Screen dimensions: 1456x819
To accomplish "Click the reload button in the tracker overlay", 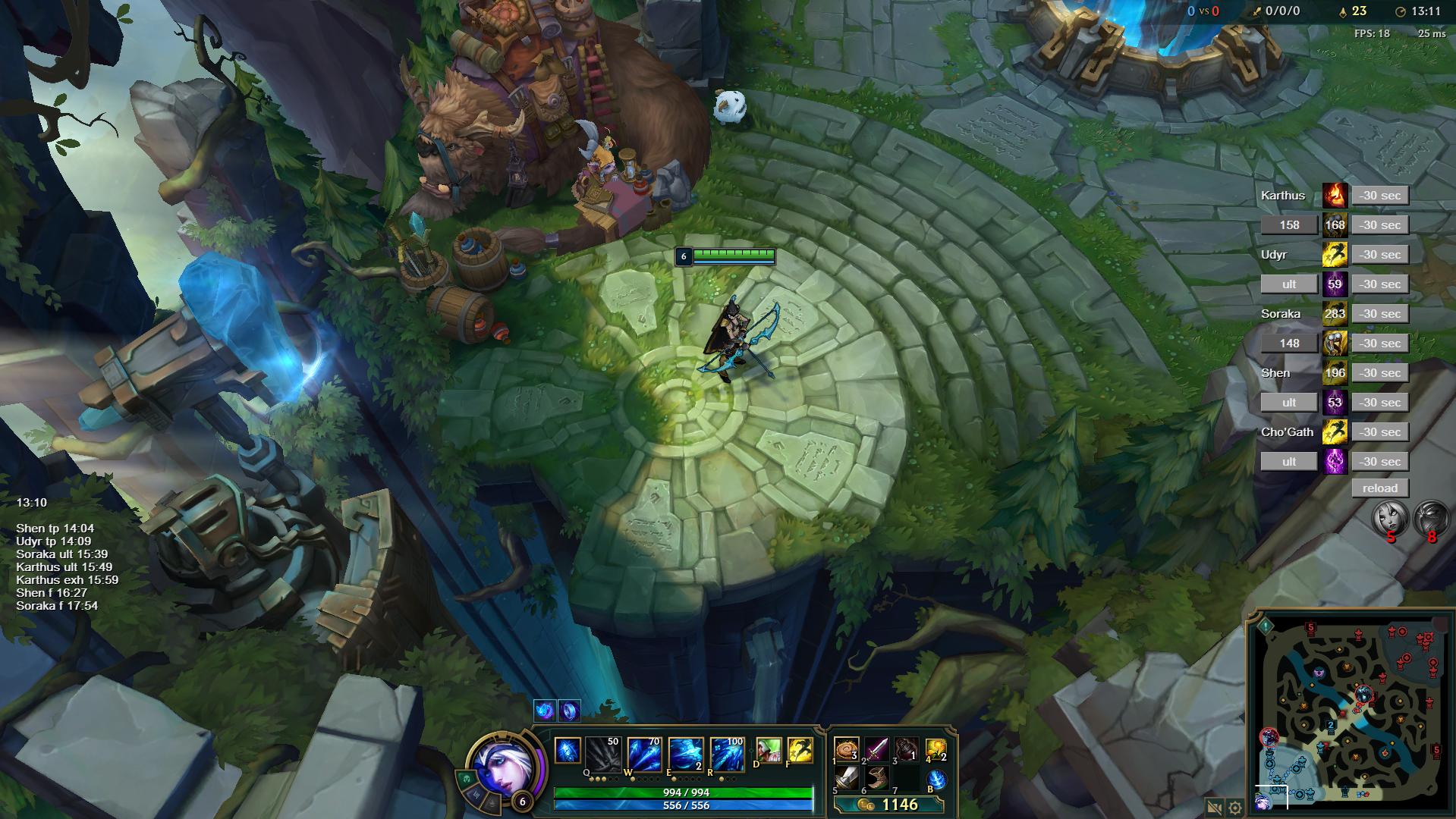I will coord(1379,488).
